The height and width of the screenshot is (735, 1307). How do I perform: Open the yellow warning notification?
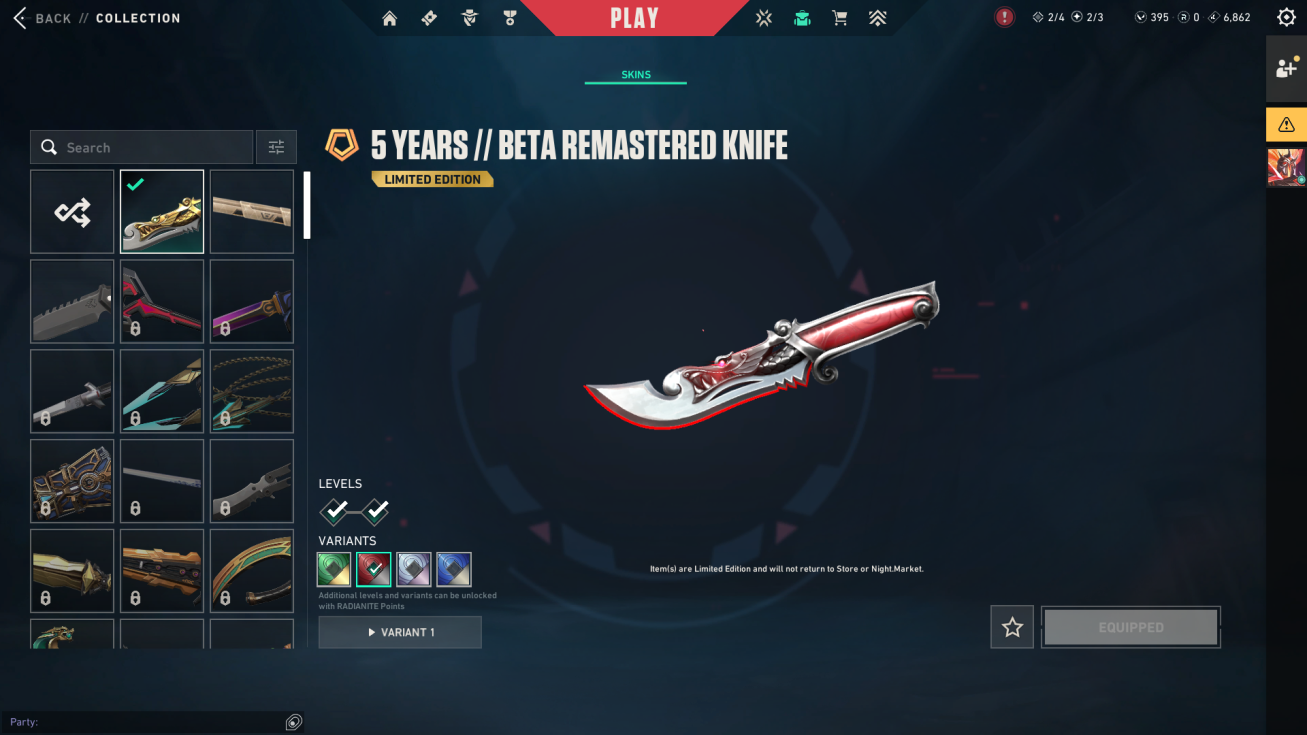1286,125
